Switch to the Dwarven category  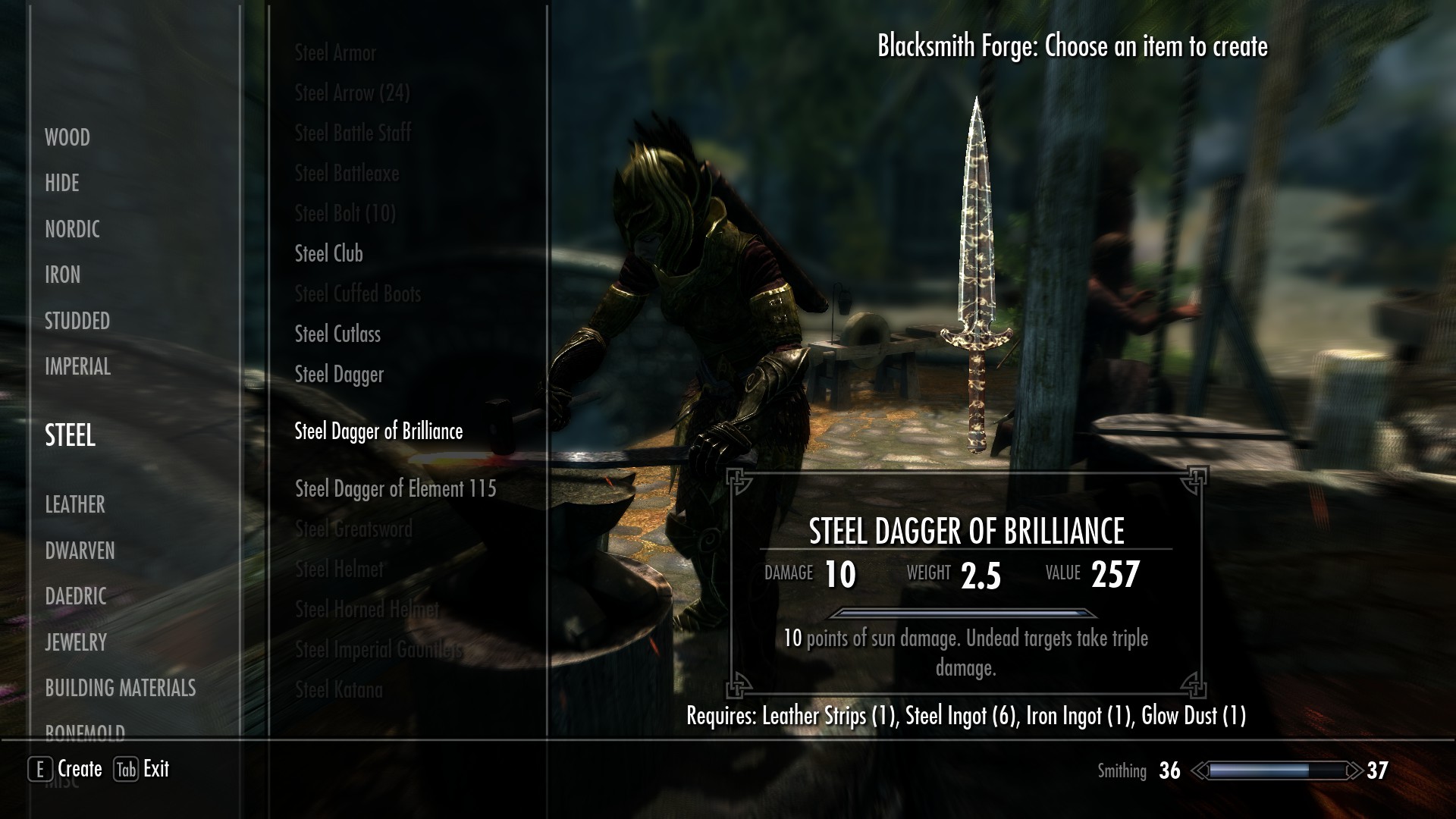pyautogui.click(x=80, y=551)
